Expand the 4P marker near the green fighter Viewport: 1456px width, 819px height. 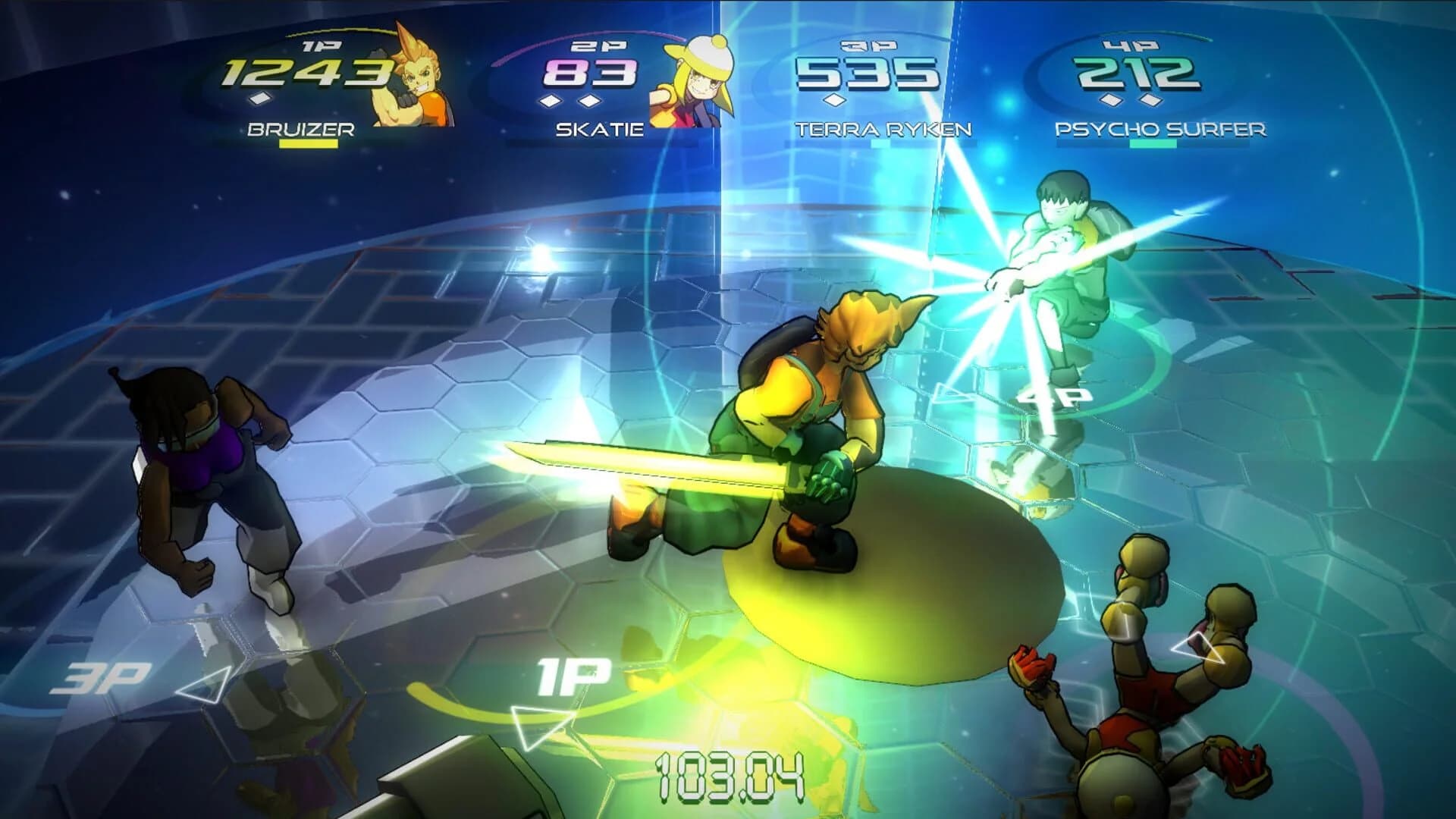(x=1058, y=397)
